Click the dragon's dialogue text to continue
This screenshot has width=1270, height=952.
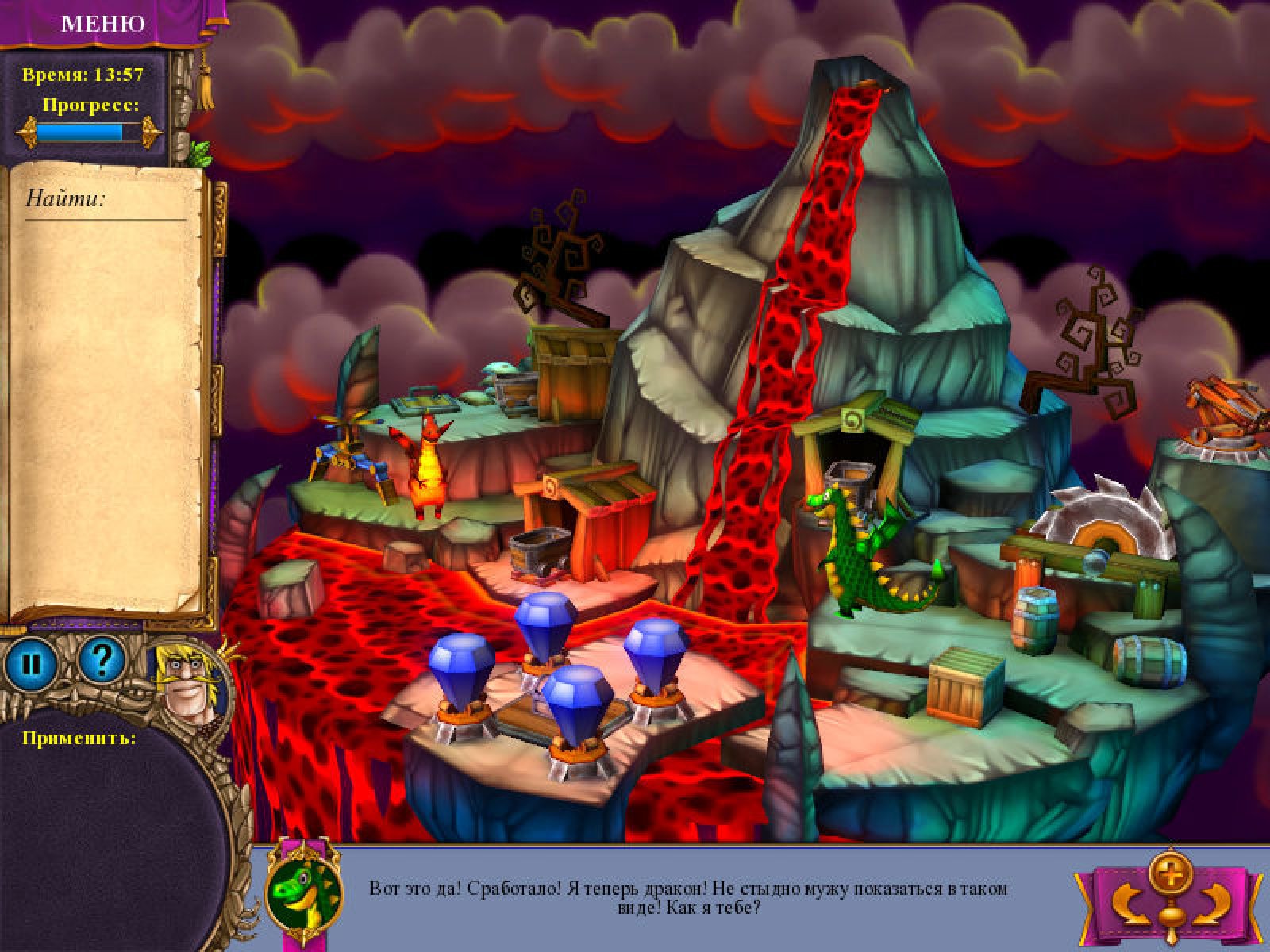(x=687, y=897)
